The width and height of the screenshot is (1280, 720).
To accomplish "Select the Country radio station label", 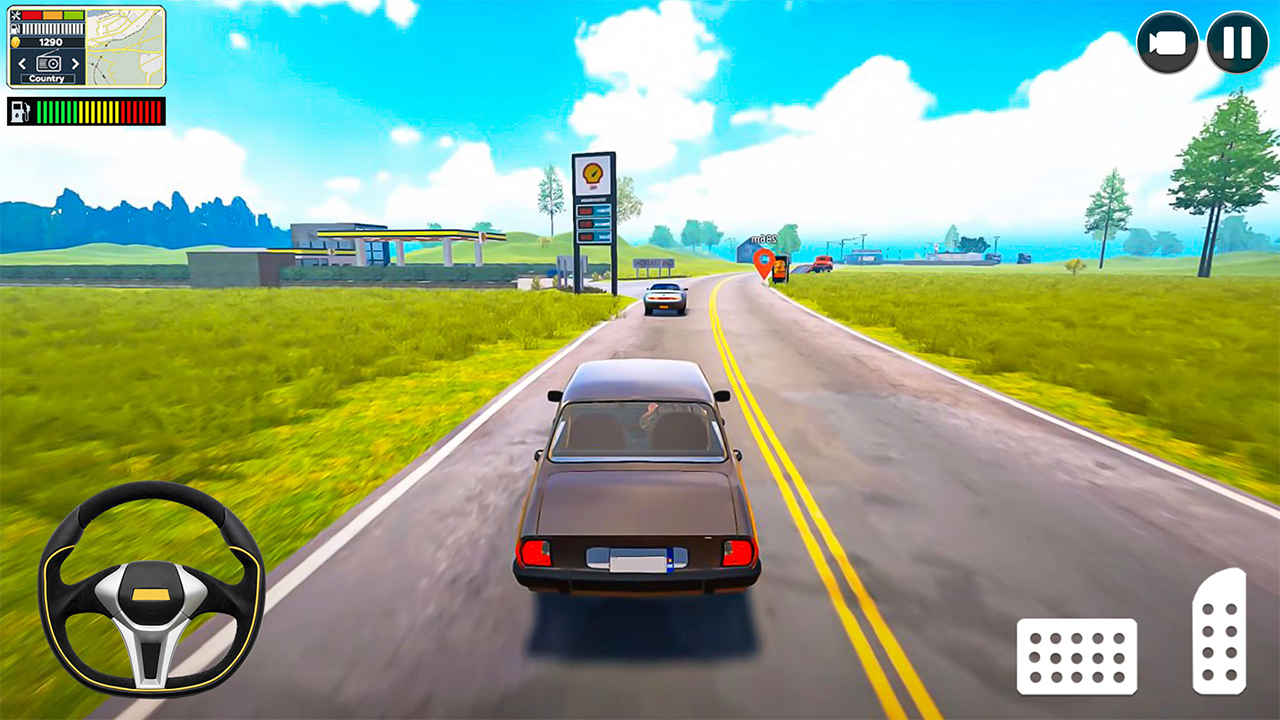I will [x=47, y=78].
